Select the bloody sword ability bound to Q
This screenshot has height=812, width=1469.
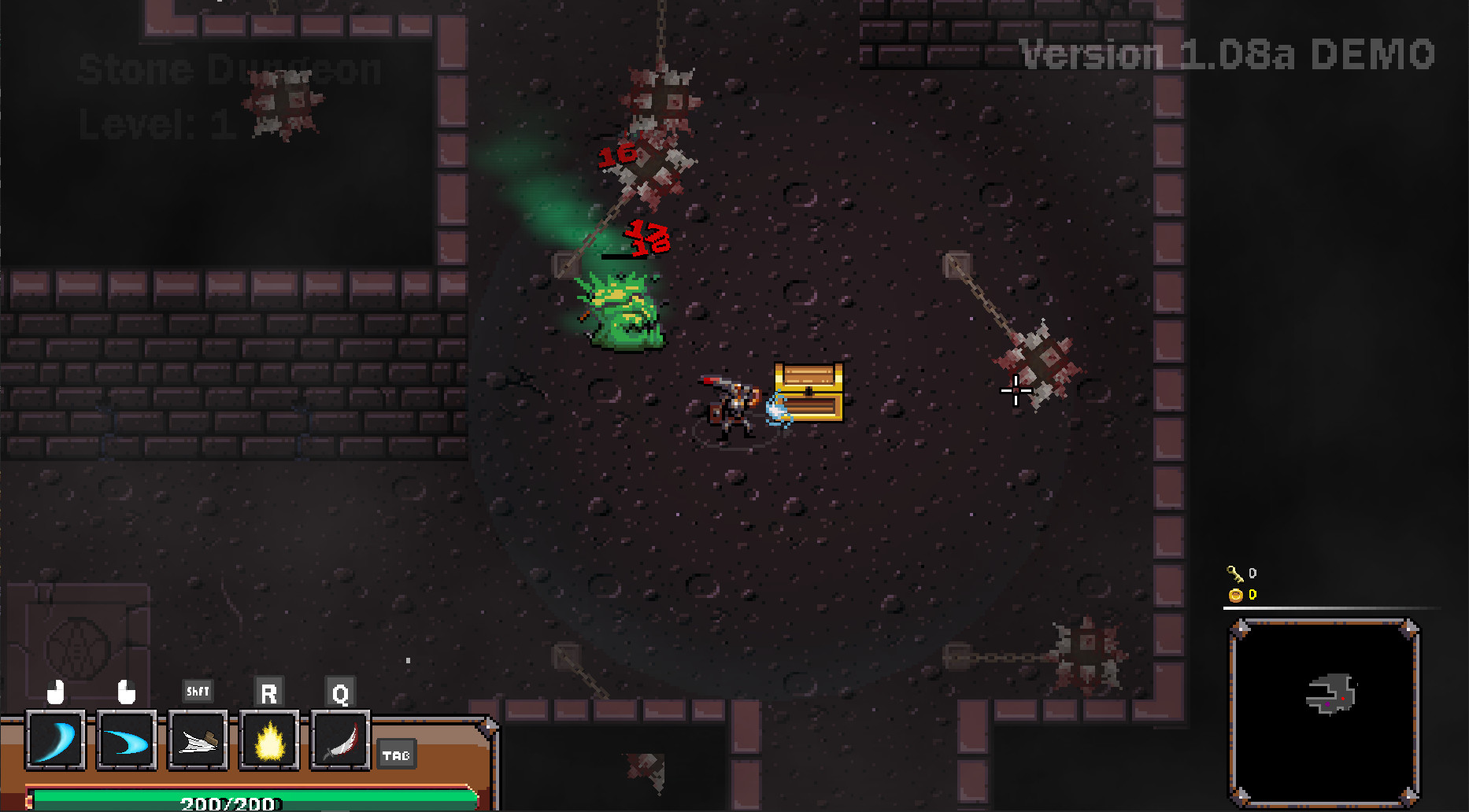click(x=339, y=740)
